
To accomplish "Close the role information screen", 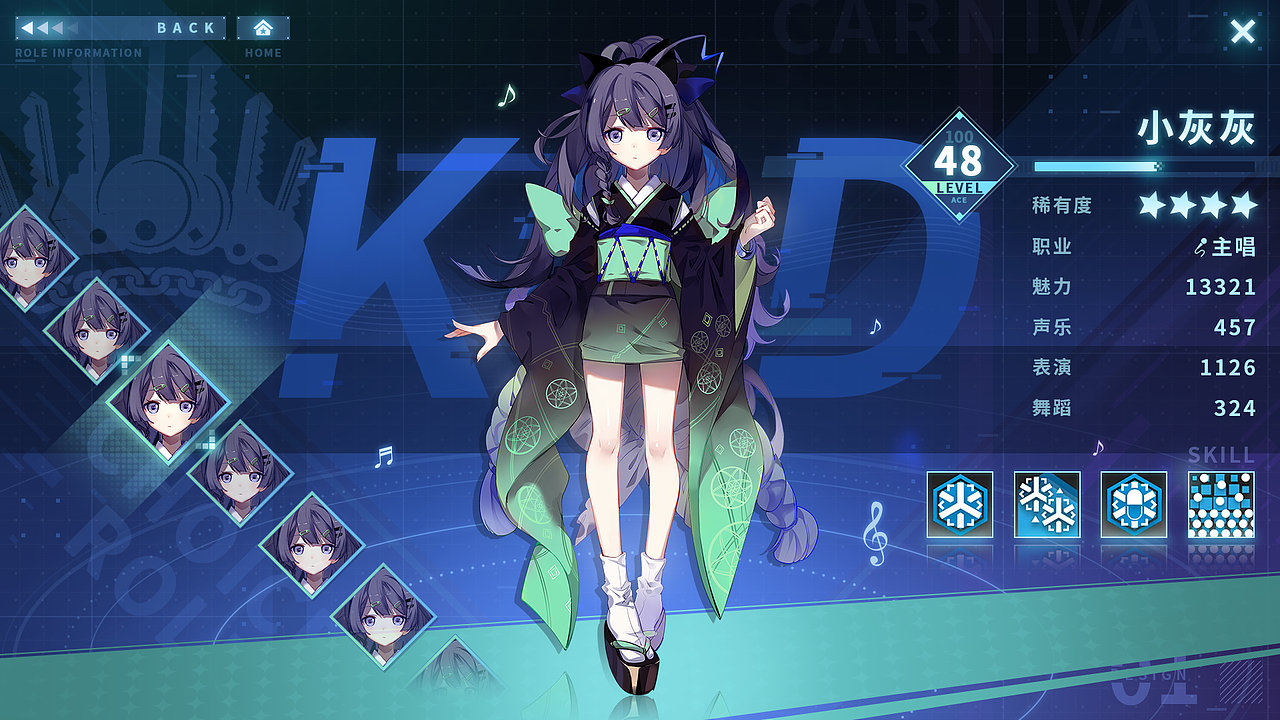I will click(1241, 31).
